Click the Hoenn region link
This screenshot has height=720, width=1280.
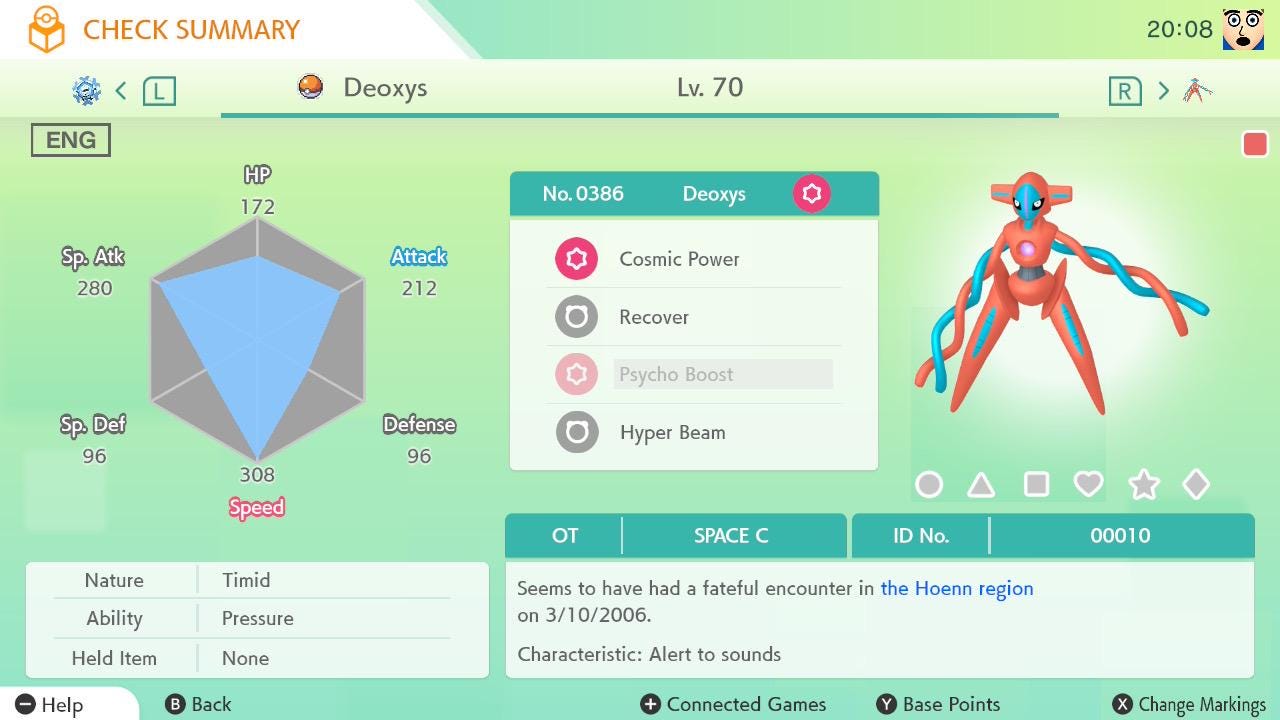957,588
